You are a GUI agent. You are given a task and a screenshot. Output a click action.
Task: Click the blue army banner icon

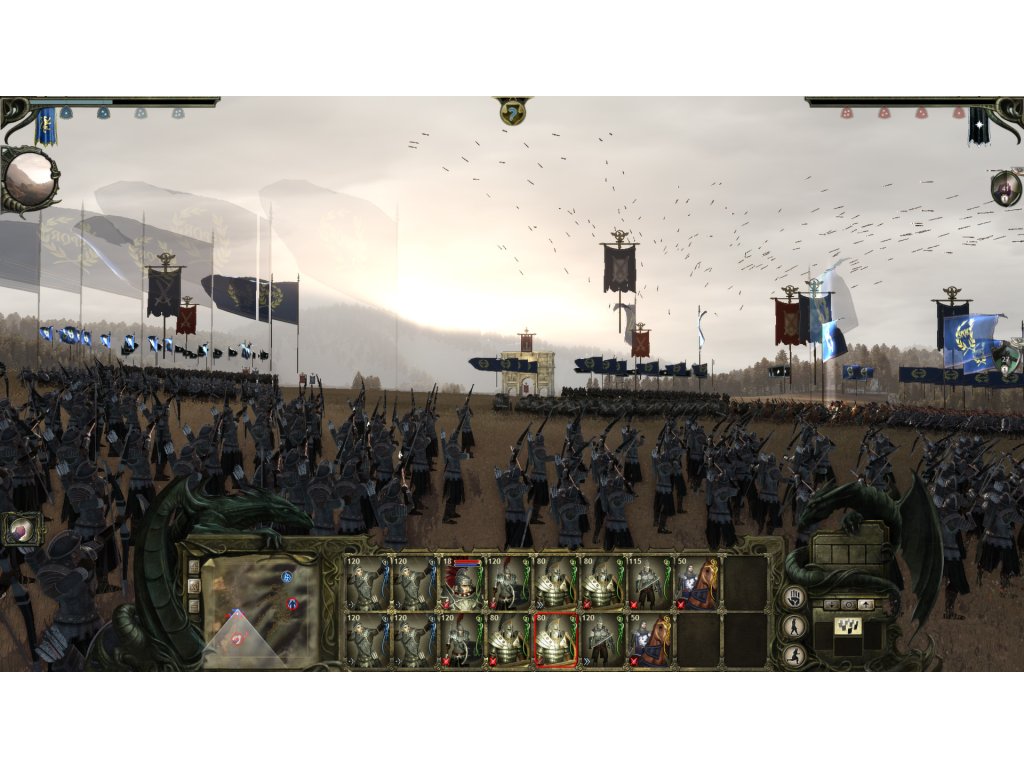tap(46, 126)
